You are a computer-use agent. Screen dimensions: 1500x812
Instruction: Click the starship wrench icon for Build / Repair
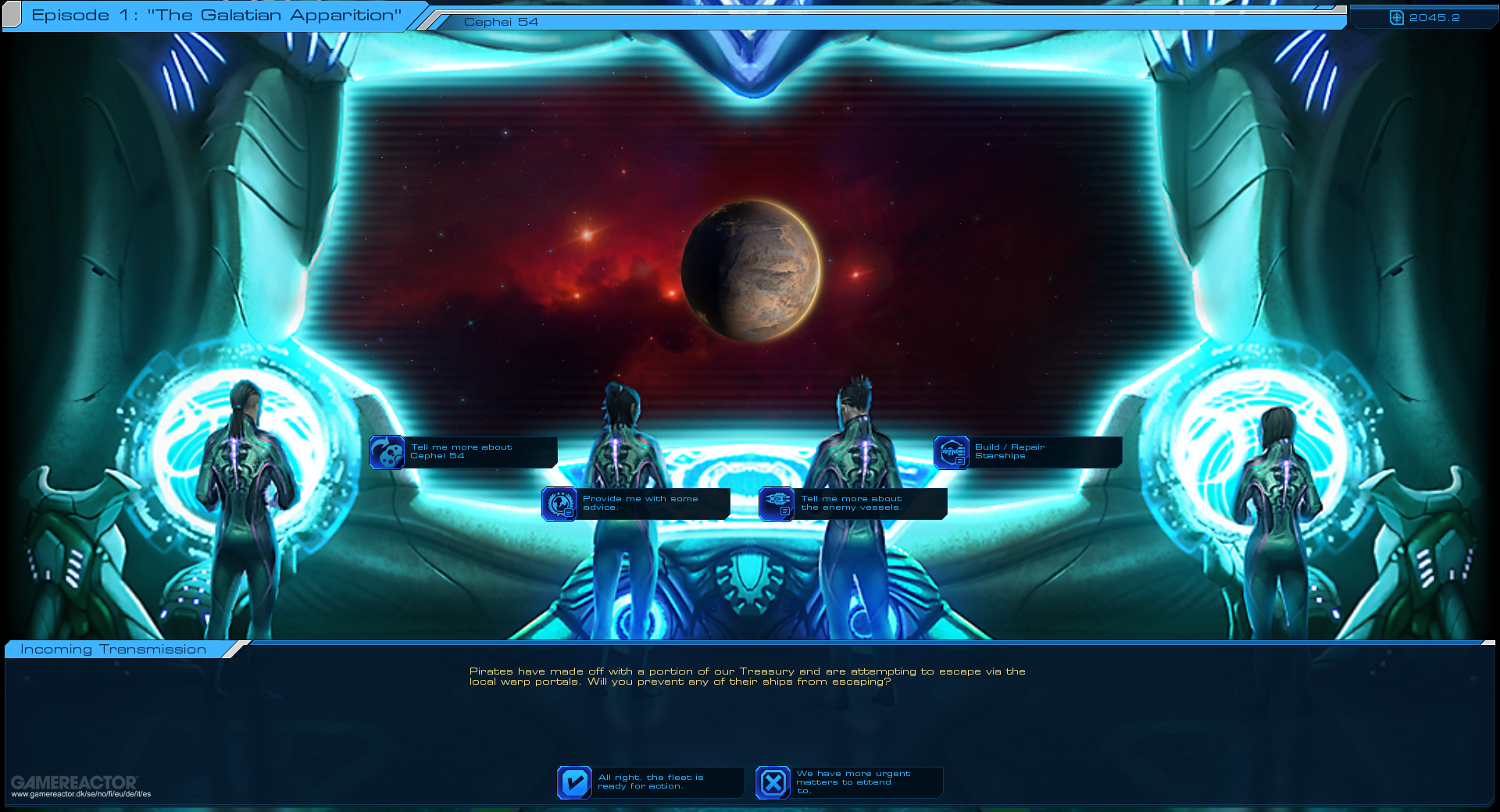tap(950, 451)
